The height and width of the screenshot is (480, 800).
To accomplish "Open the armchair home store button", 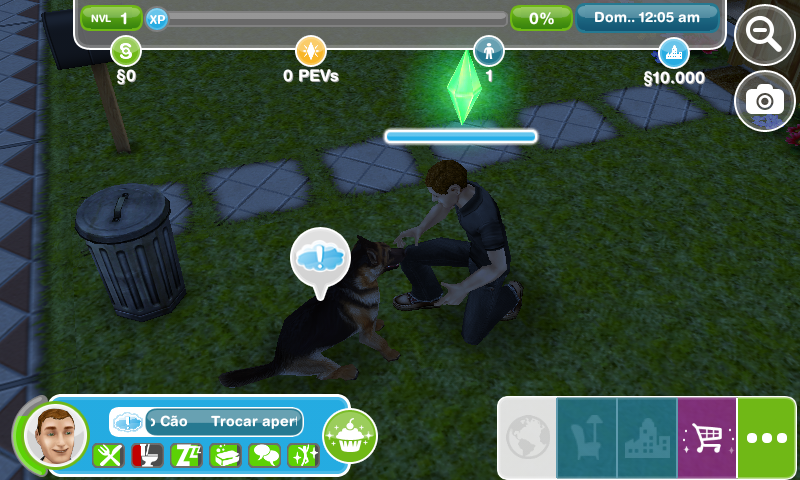I will [586, 438].
